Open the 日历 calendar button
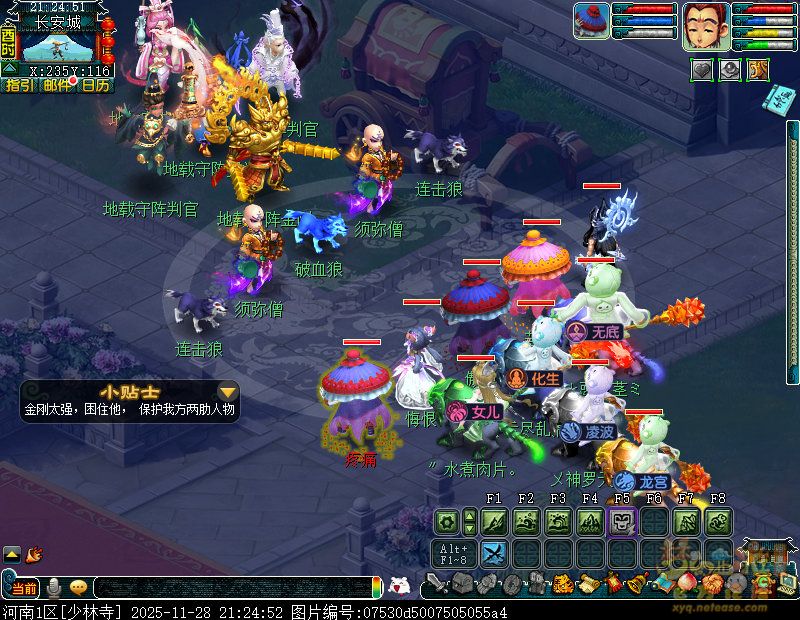The height and width of the screenshot is (620, 800). click(x=96, y=85)
